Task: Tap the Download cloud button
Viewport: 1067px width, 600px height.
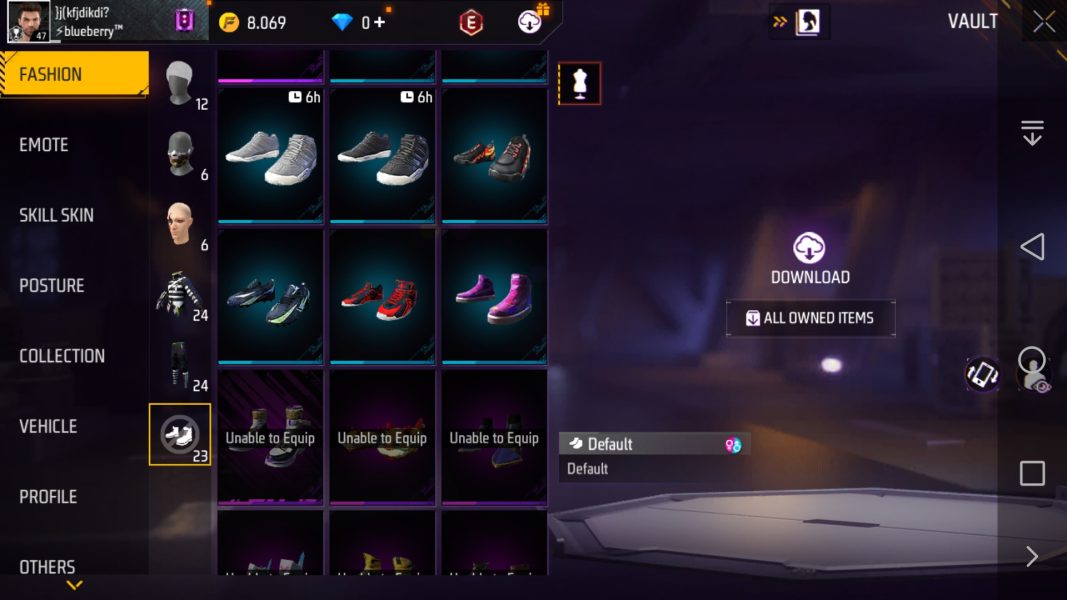Action: (809, 249)
